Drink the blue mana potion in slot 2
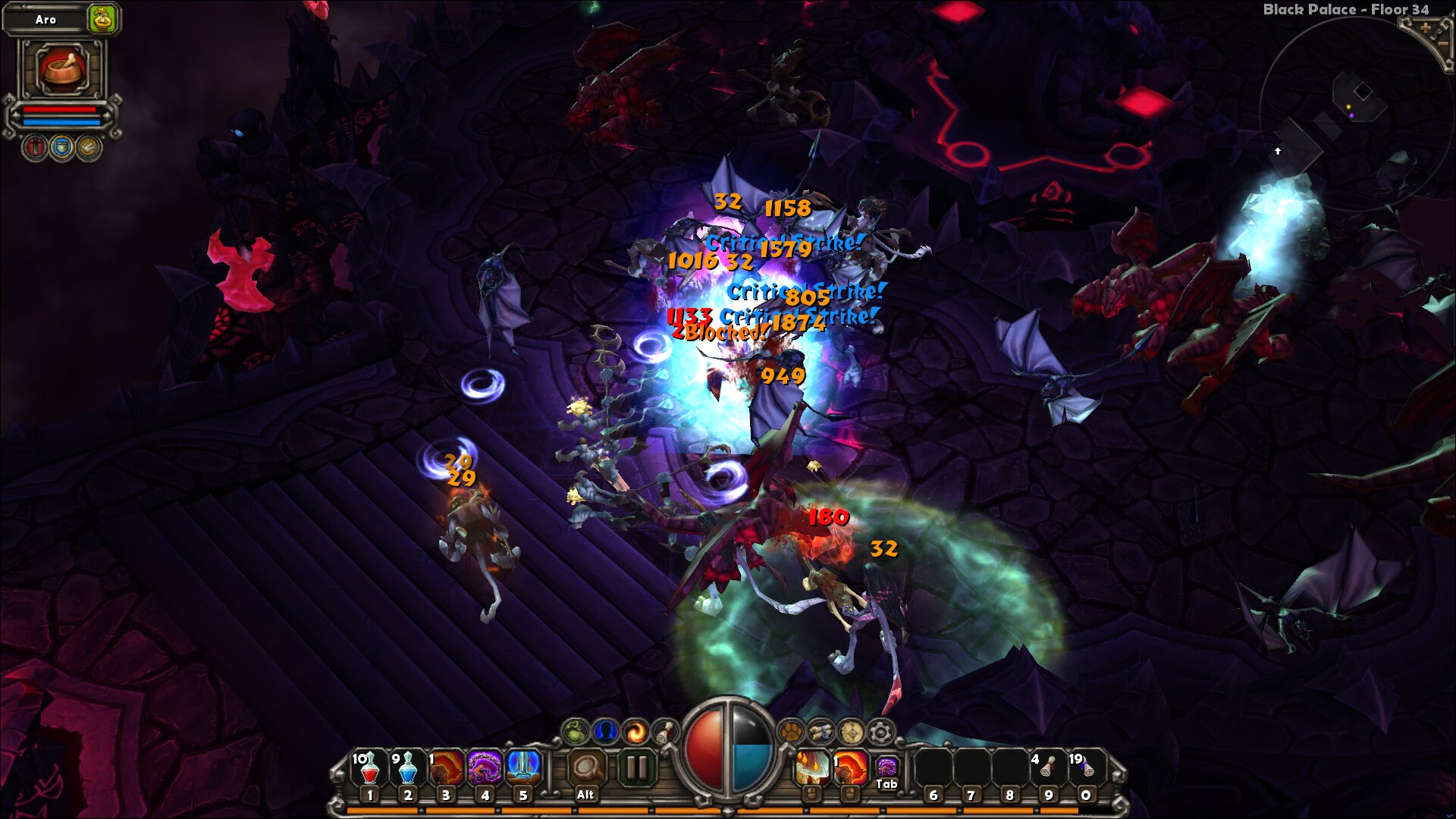 [407, 768]
